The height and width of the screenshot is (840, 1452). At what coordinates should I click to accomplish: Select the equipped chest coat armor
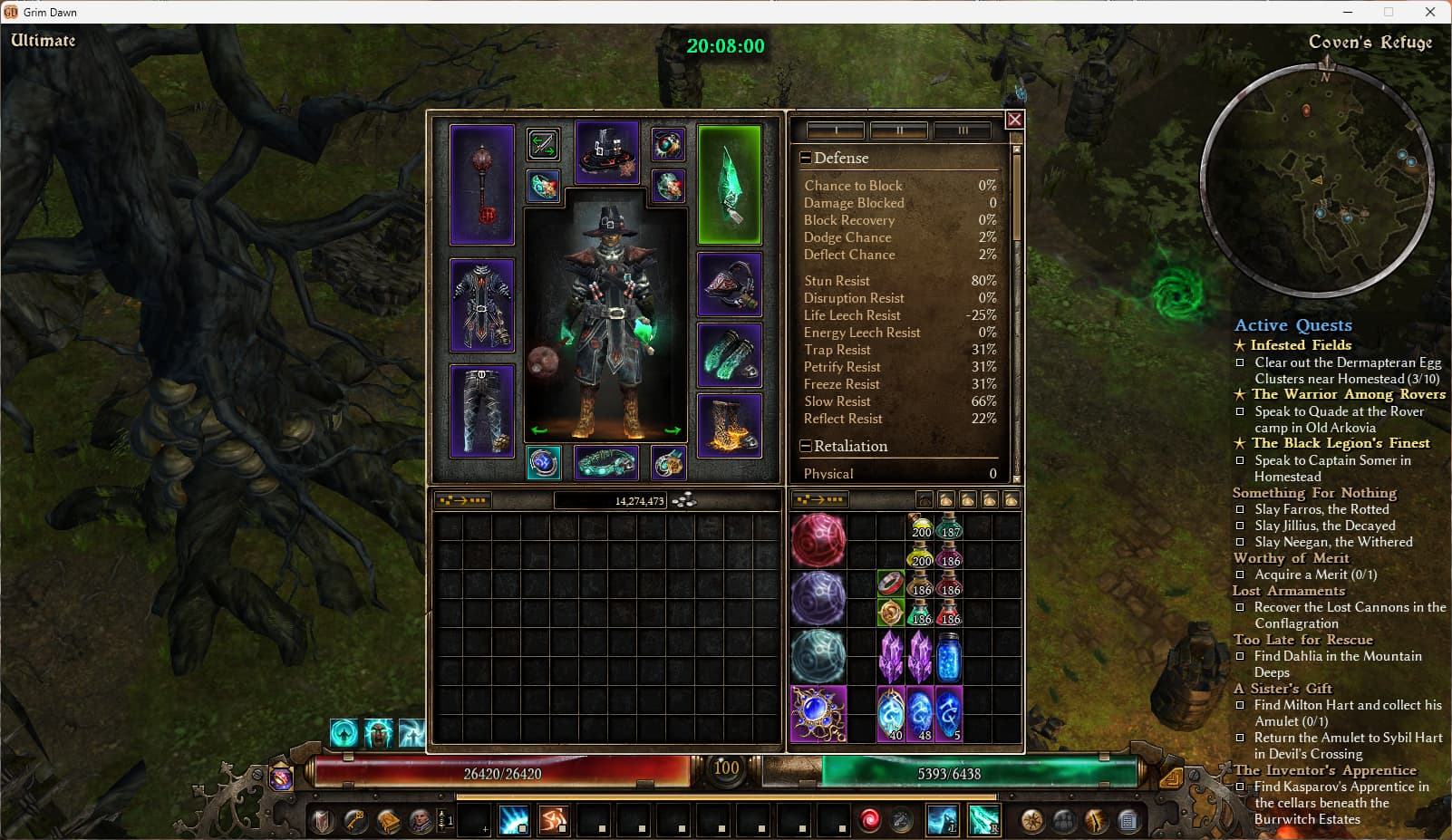tap(482, 305)
